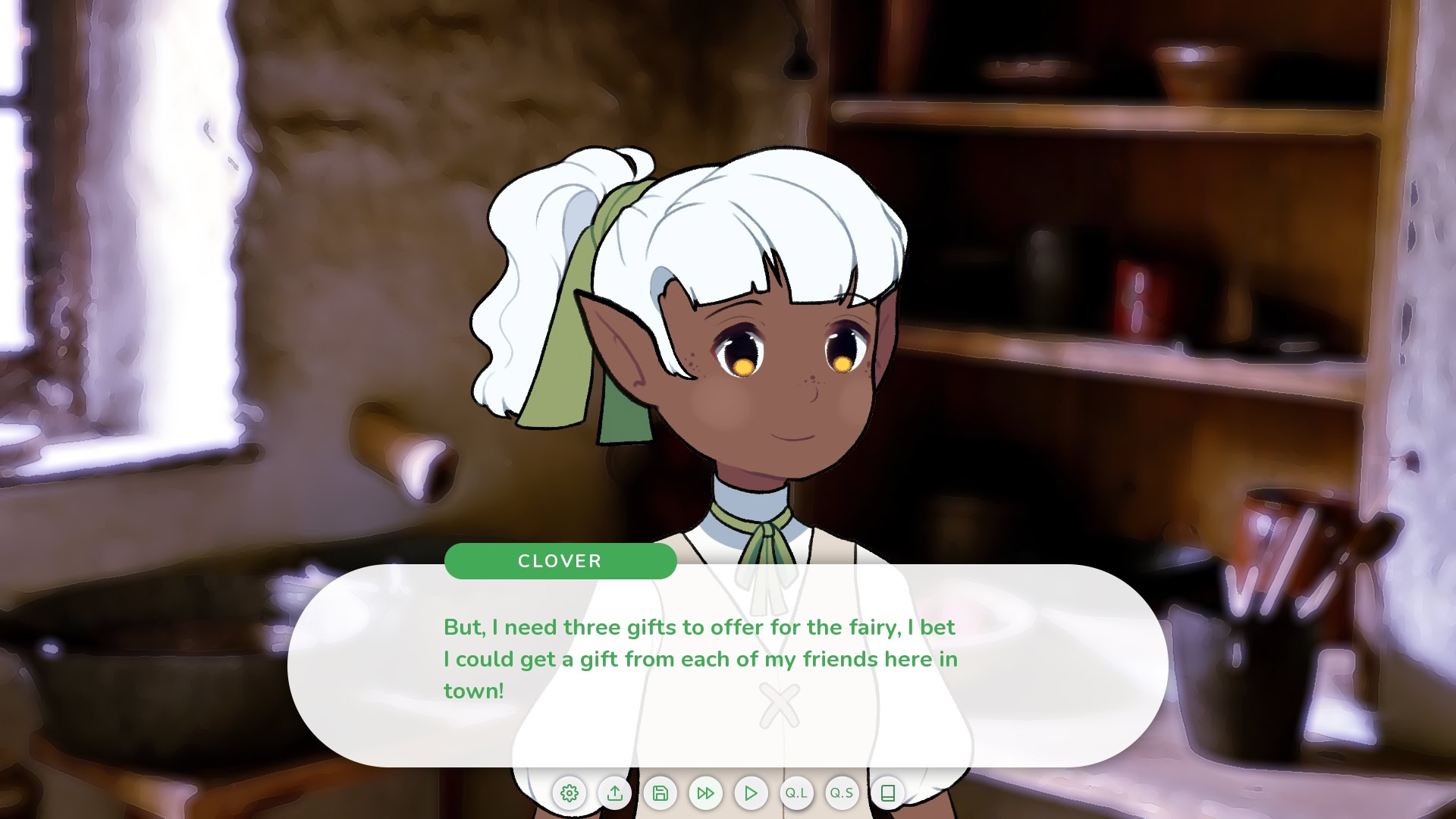The width and height of the screenshot is (1456, 819).
Task: Open the settings gear icon
Action: [x=570, y=793]
